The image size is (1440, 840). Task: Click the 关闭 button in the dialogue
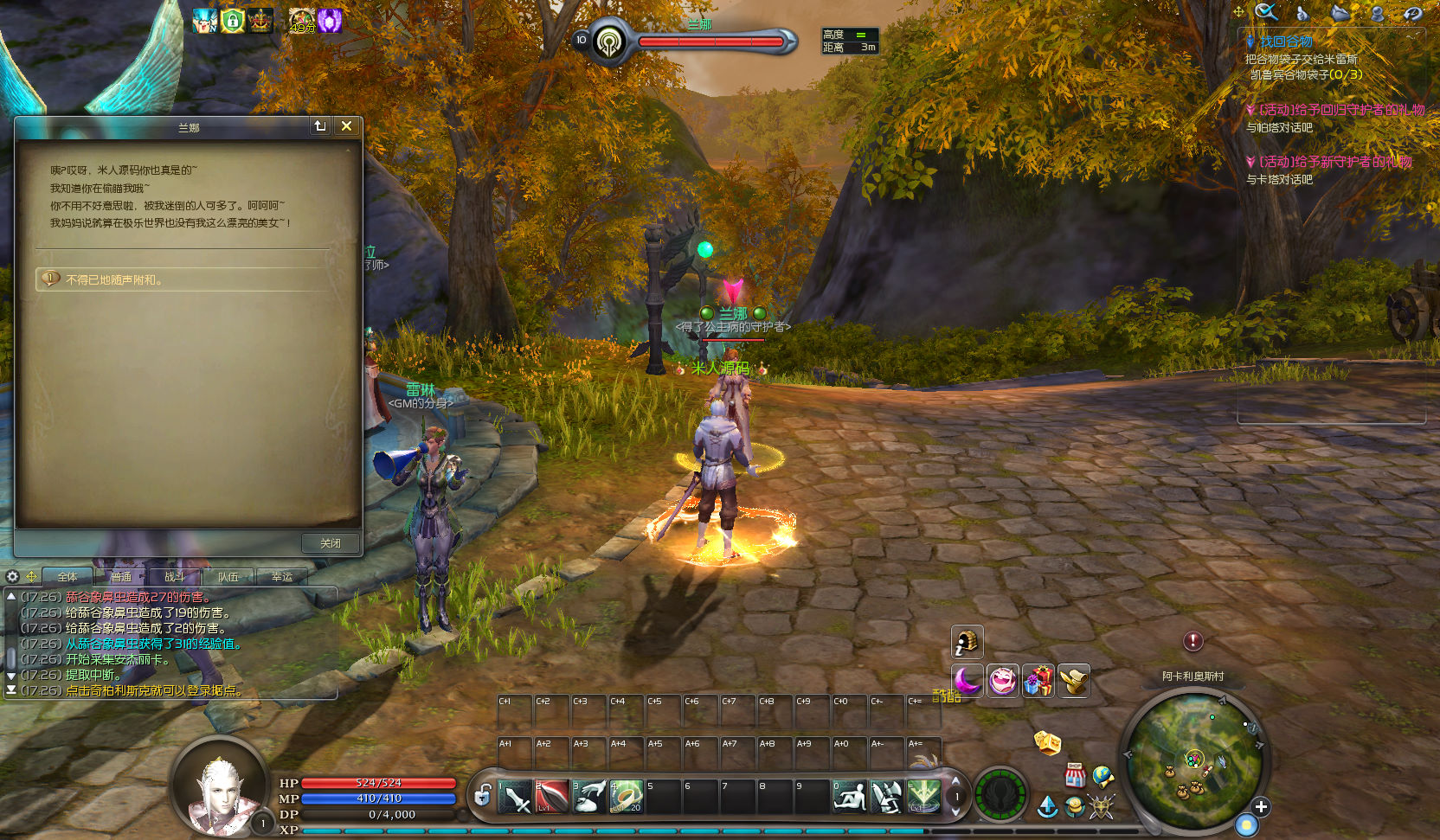(330, 543)
